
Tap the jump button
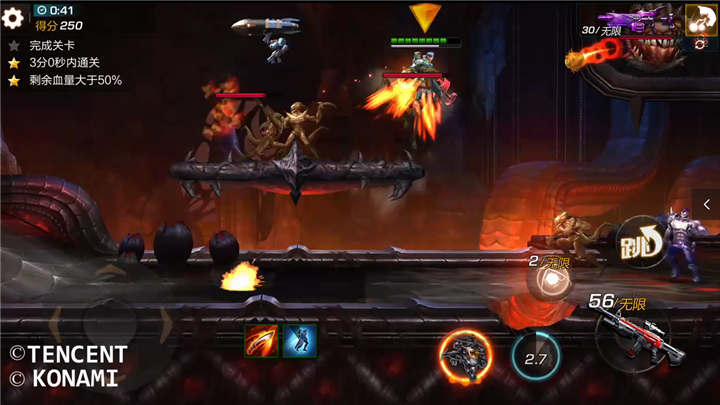pyautogui.click(x=638, y=241)
